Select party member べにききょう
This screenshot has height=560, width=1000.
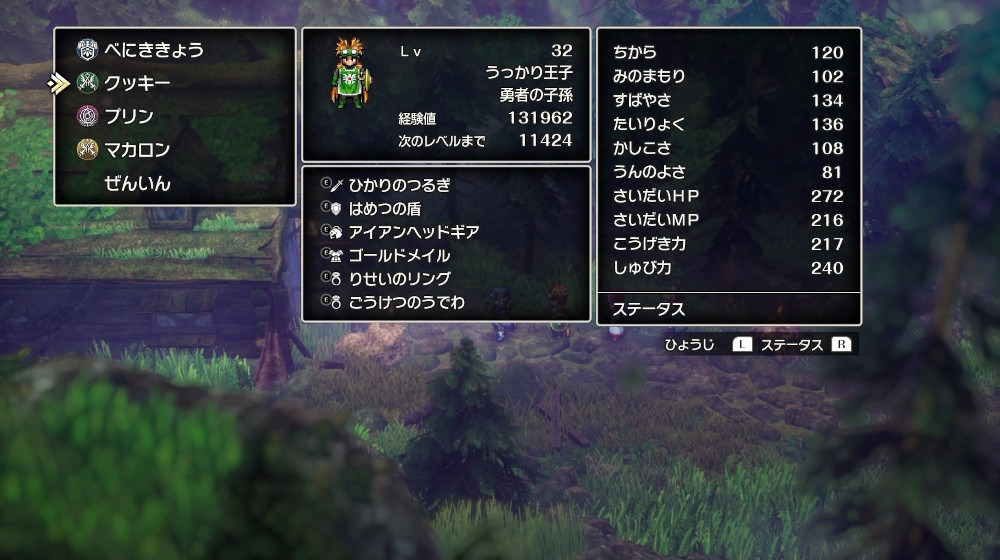pyautogui.click(x=154, y=50)
